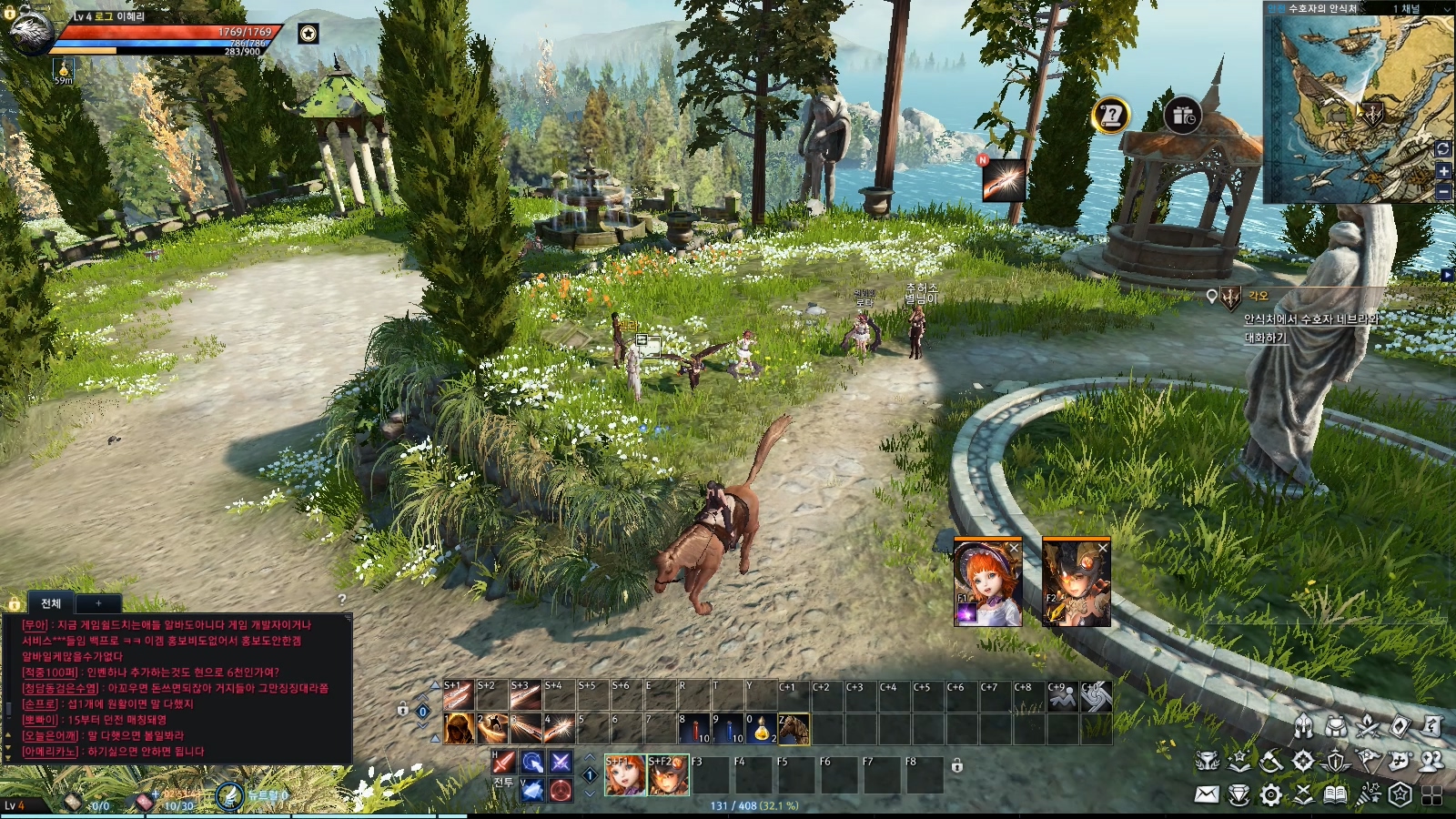Screen dimensions: 1456x819
Task: Open the mail envelope icon
Action: 1207,794
